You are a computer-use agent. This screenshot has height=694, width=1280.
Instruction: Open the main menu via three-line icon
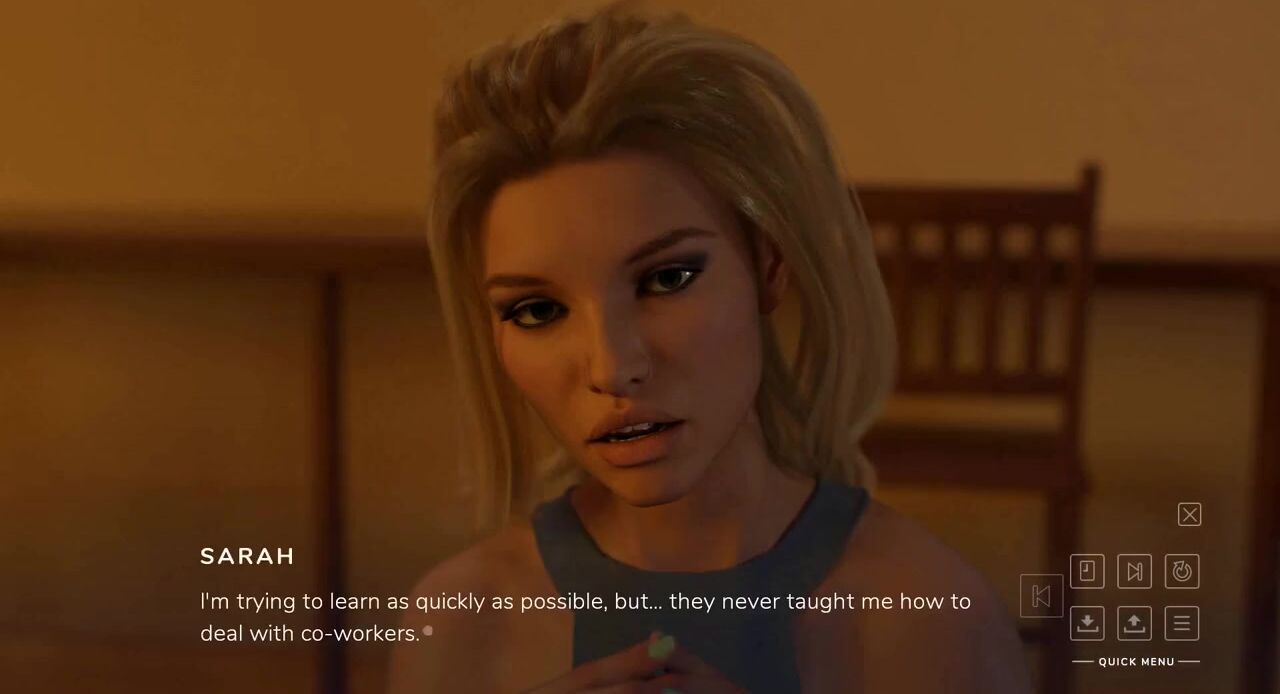point(1182,623)
